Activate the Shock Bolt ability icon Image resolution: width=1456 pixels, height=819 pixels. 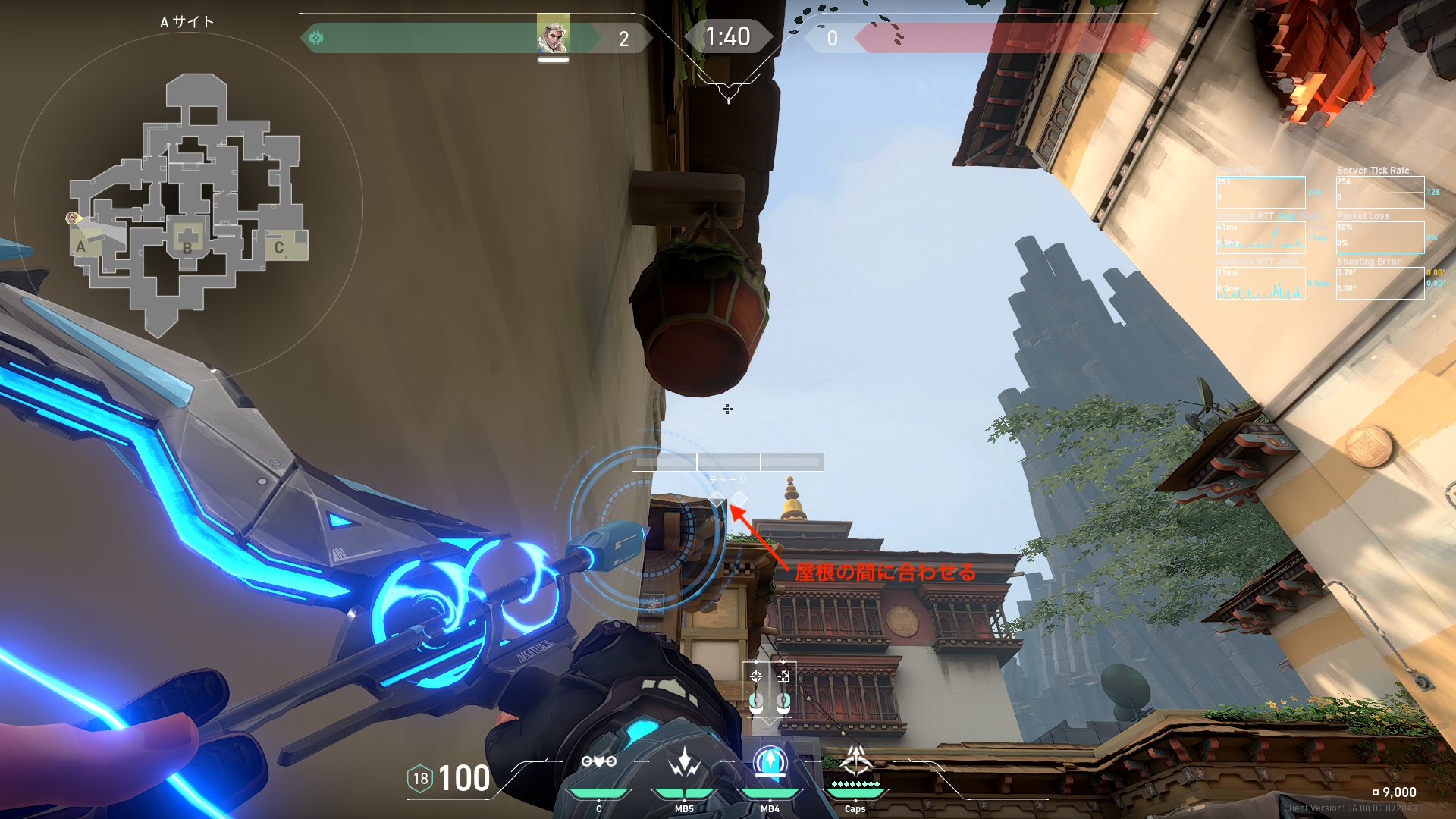tap(684, 762)
